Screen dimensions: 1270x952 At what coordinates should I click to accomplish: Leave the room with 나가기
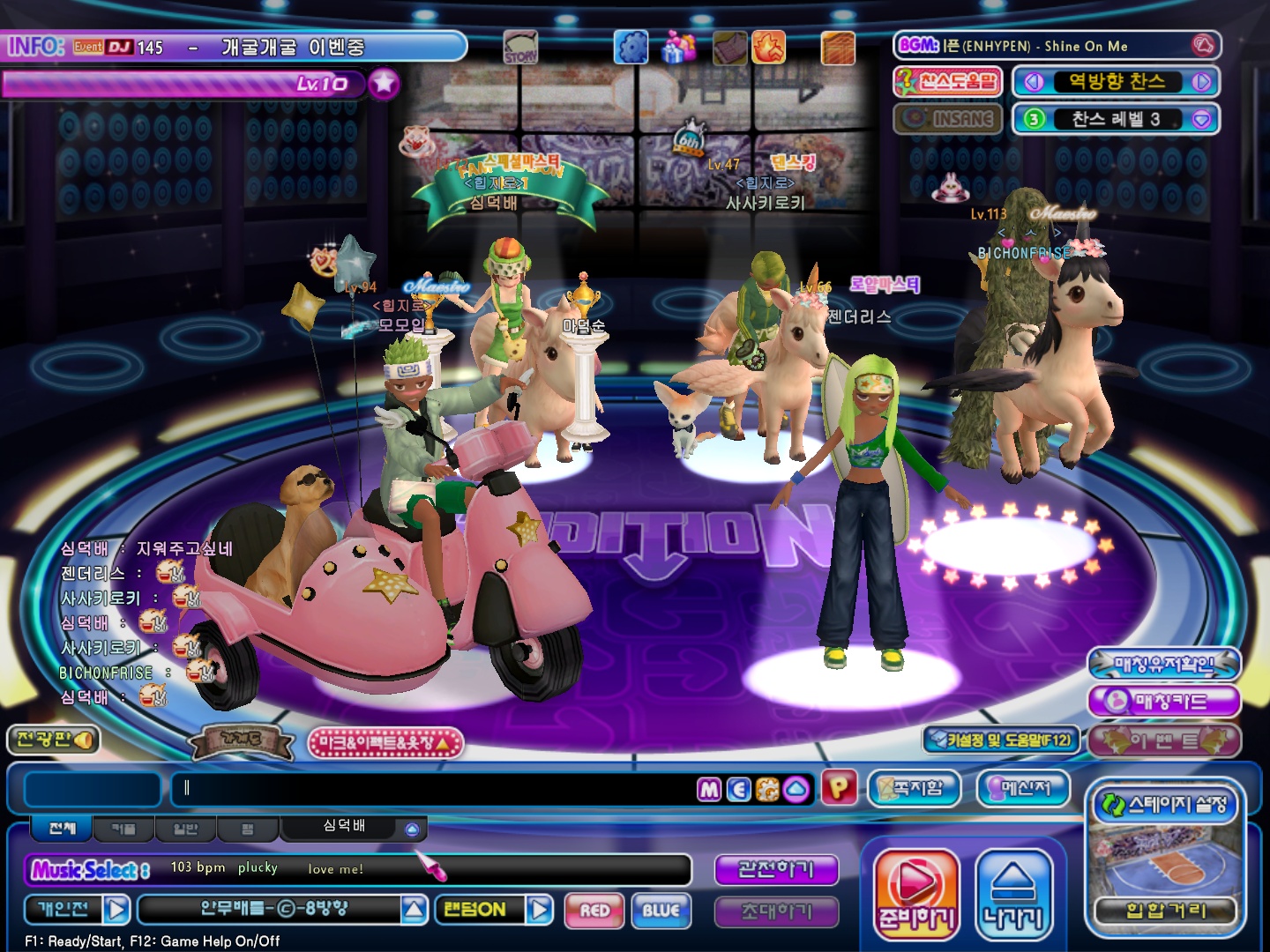point(1013,895)
